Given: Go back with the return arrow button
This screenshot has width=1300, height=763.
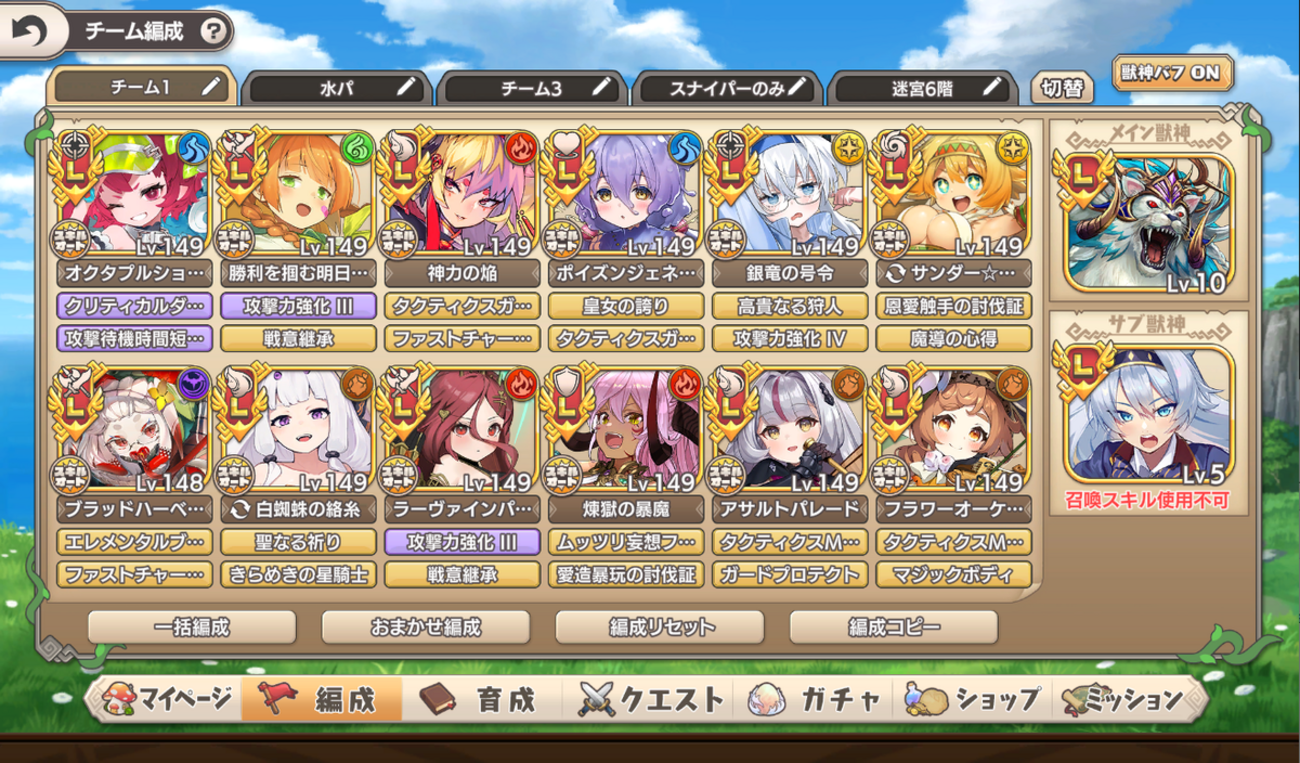Looking at the screenshot, I should pos(28,31).
